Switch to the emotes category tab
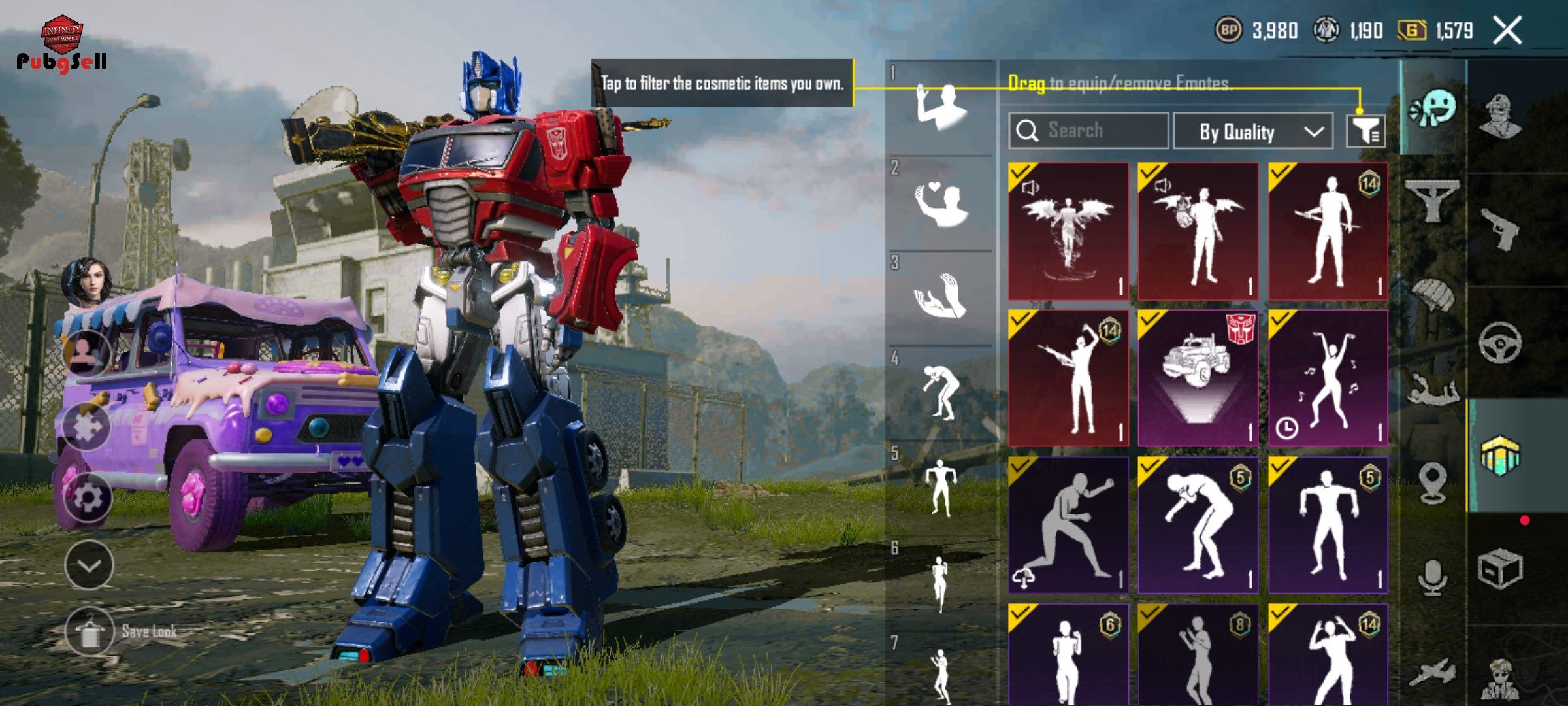The width and height of the screenshot is (1568, 706). click(x=1433, y=108)
